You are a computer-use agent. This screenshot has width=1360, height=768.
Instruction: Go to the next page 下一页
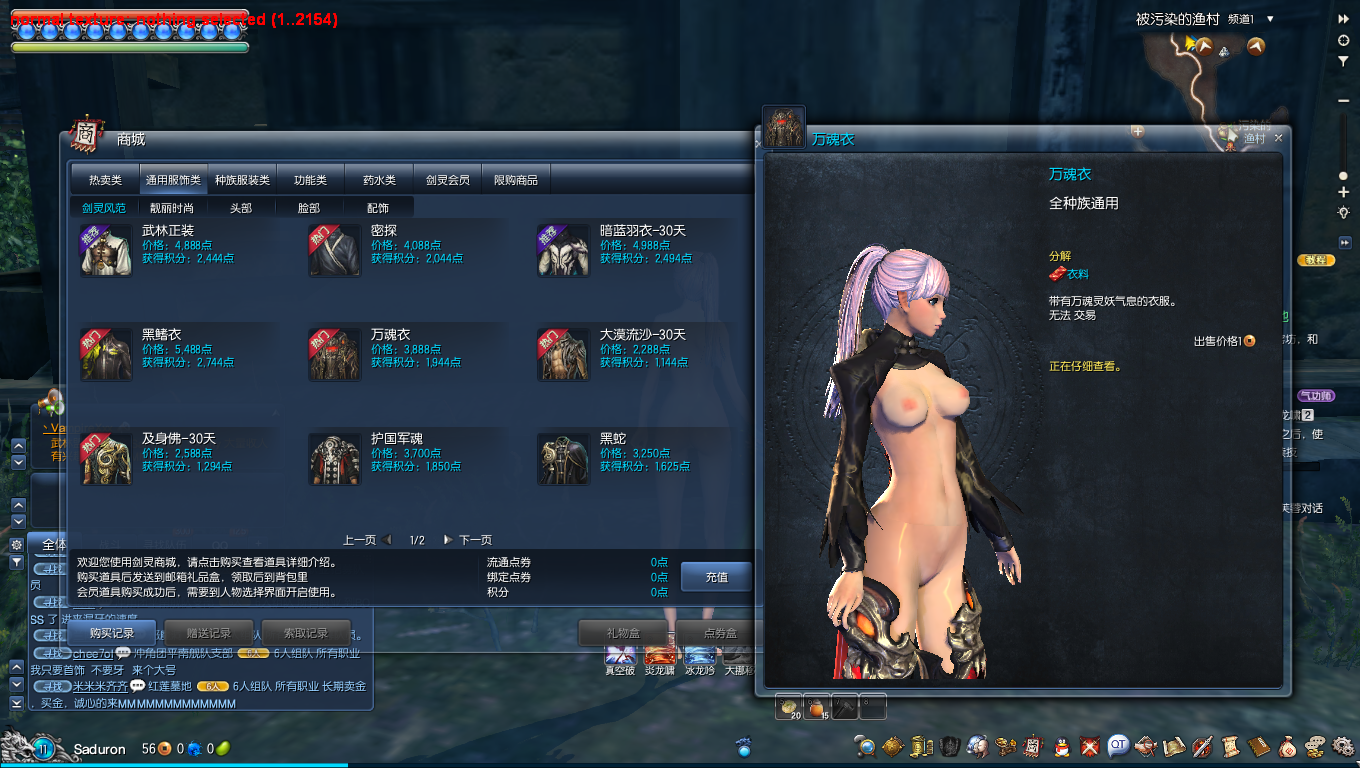point(468,540)
